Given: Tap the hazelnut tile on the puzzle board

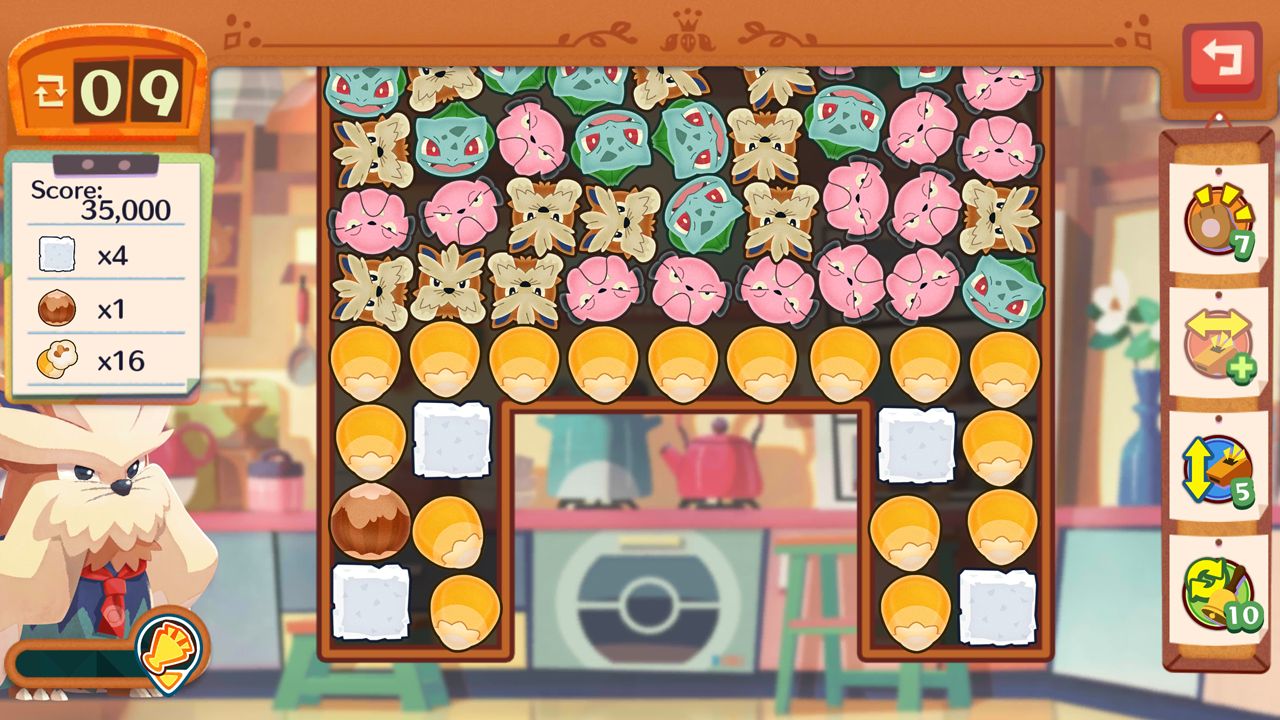Looking at the screenshot, I should pos(369,520).
